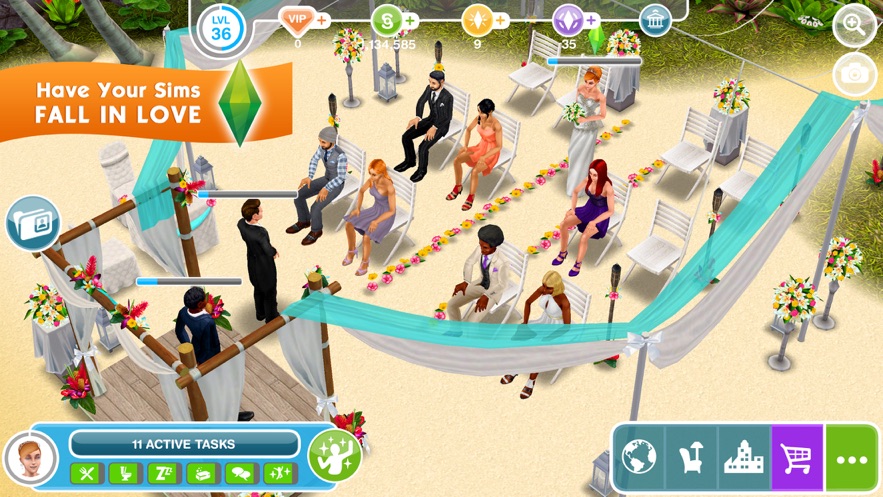The width and height of the screenshot is (883, 497).
Task: Add more Simoleons with the green plus
Action: 411,20
